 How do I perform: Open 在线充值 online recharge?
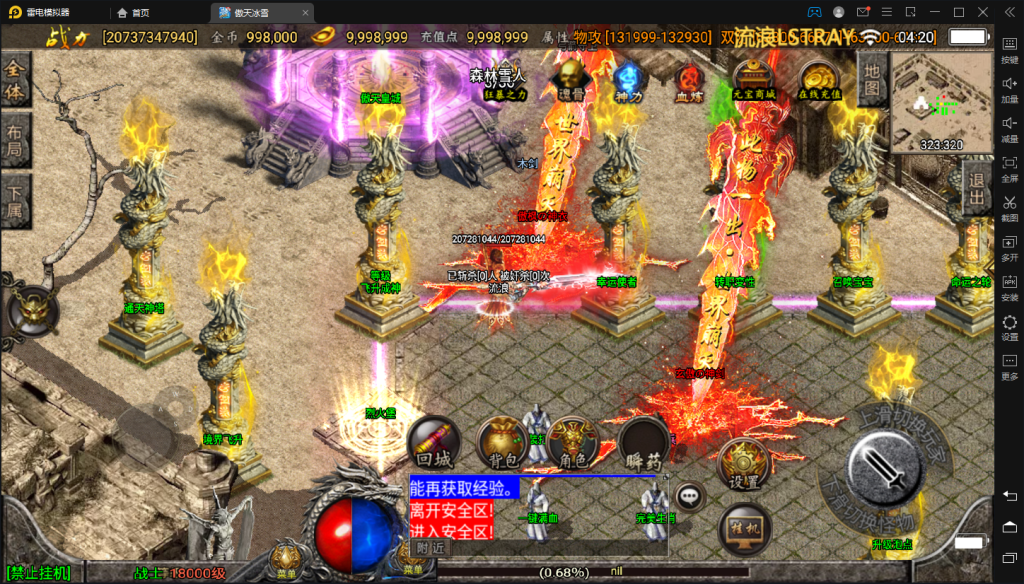click(x=819, y=78)
